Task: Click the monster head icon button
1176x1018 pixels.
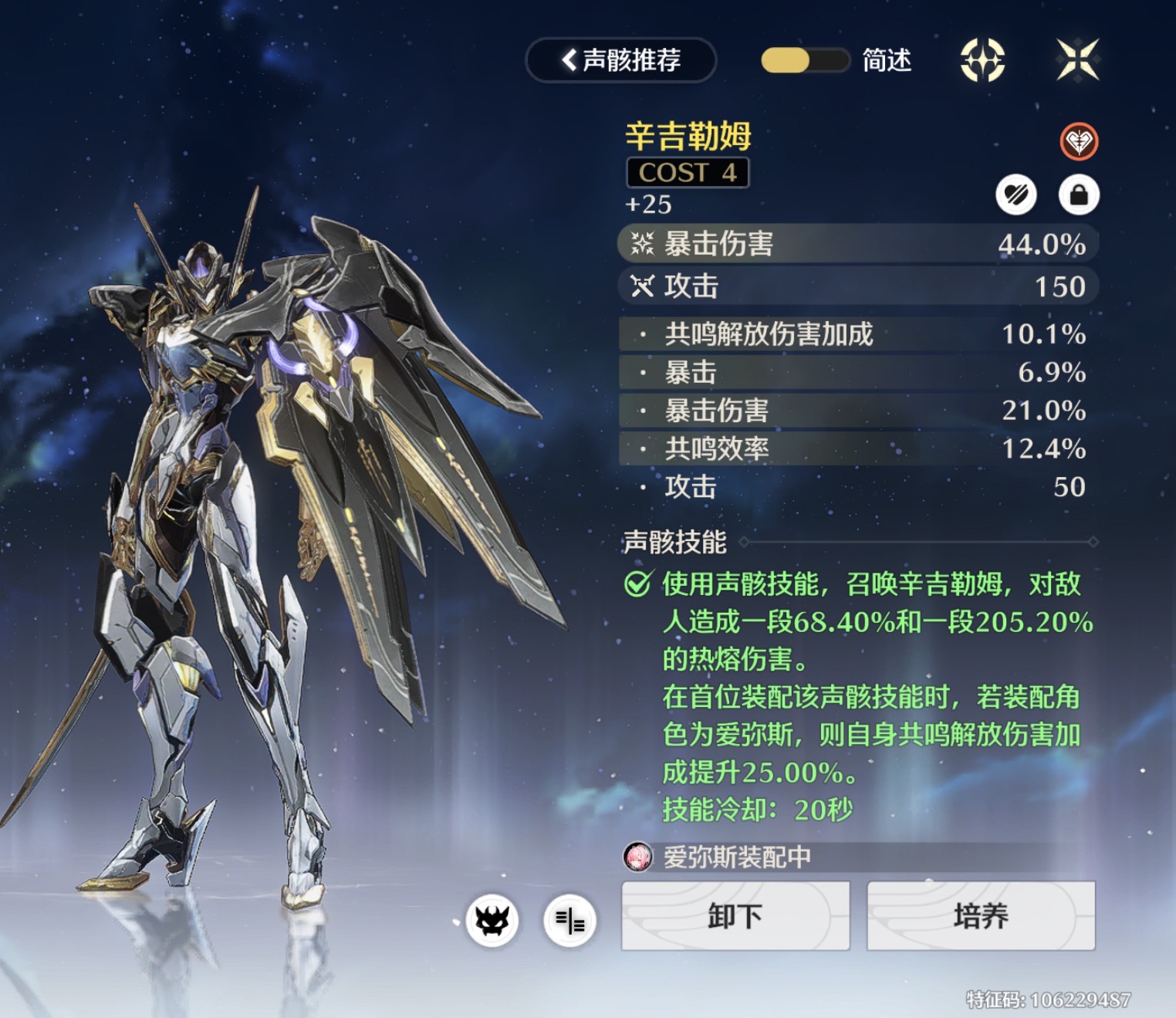Action: [x=492, y=920]
